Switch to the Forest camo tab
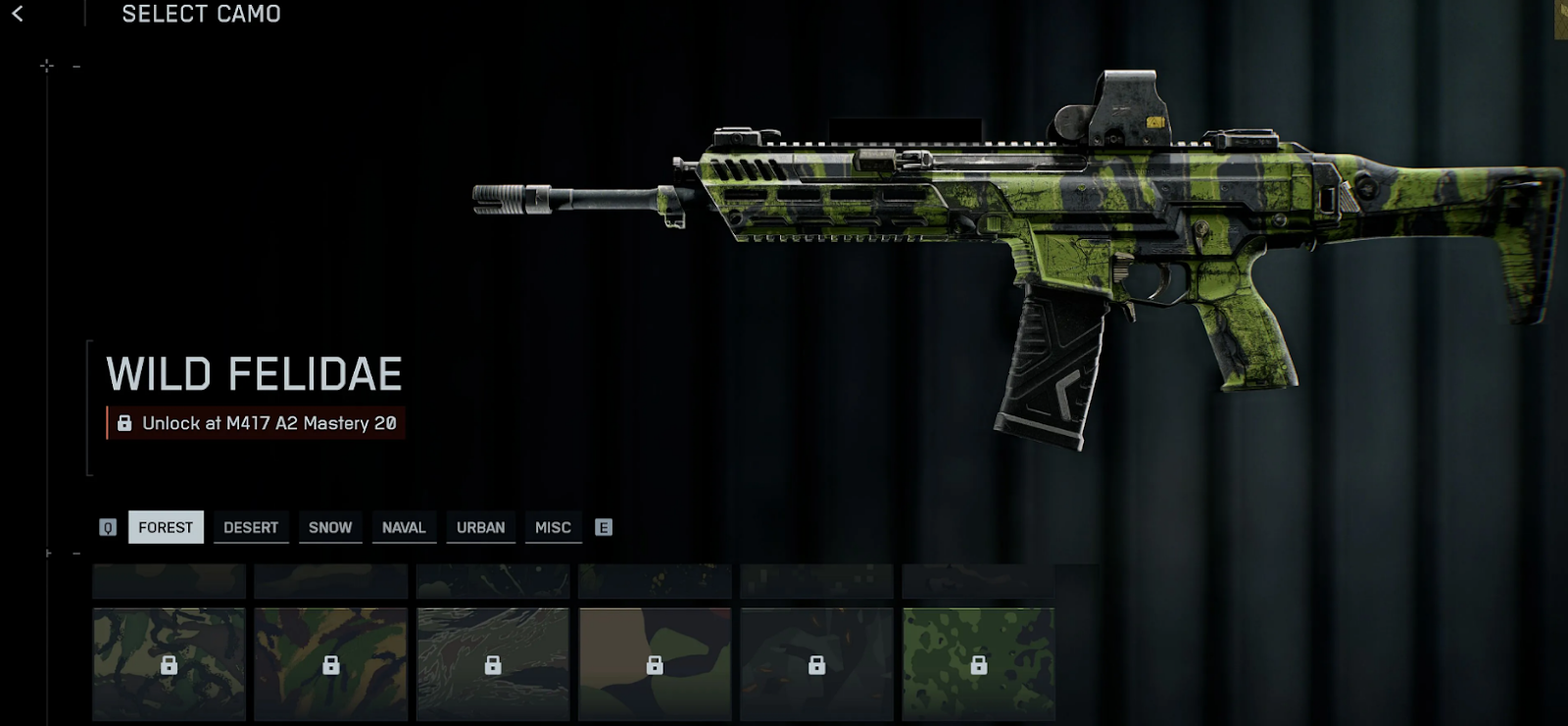The width and height of the screenshot is (1568, 726). coord(166,527)
